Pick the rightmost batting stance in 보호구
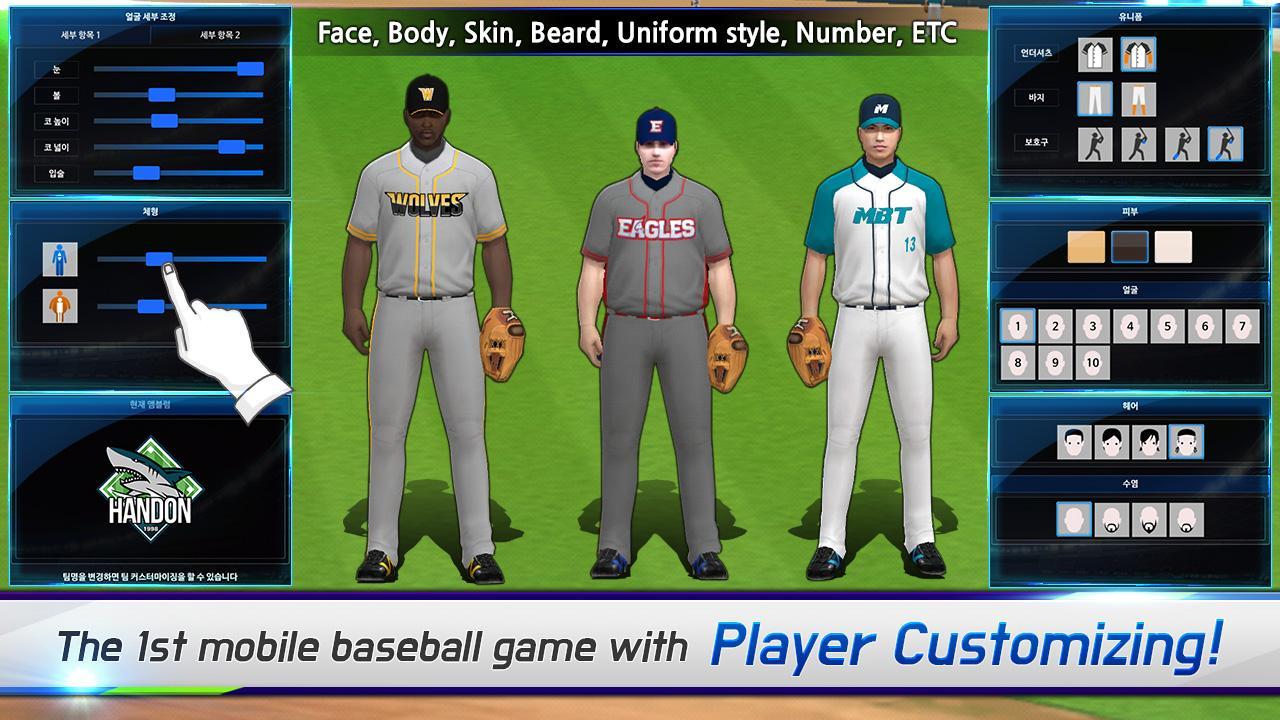1280x720 pixels. 1224,142
